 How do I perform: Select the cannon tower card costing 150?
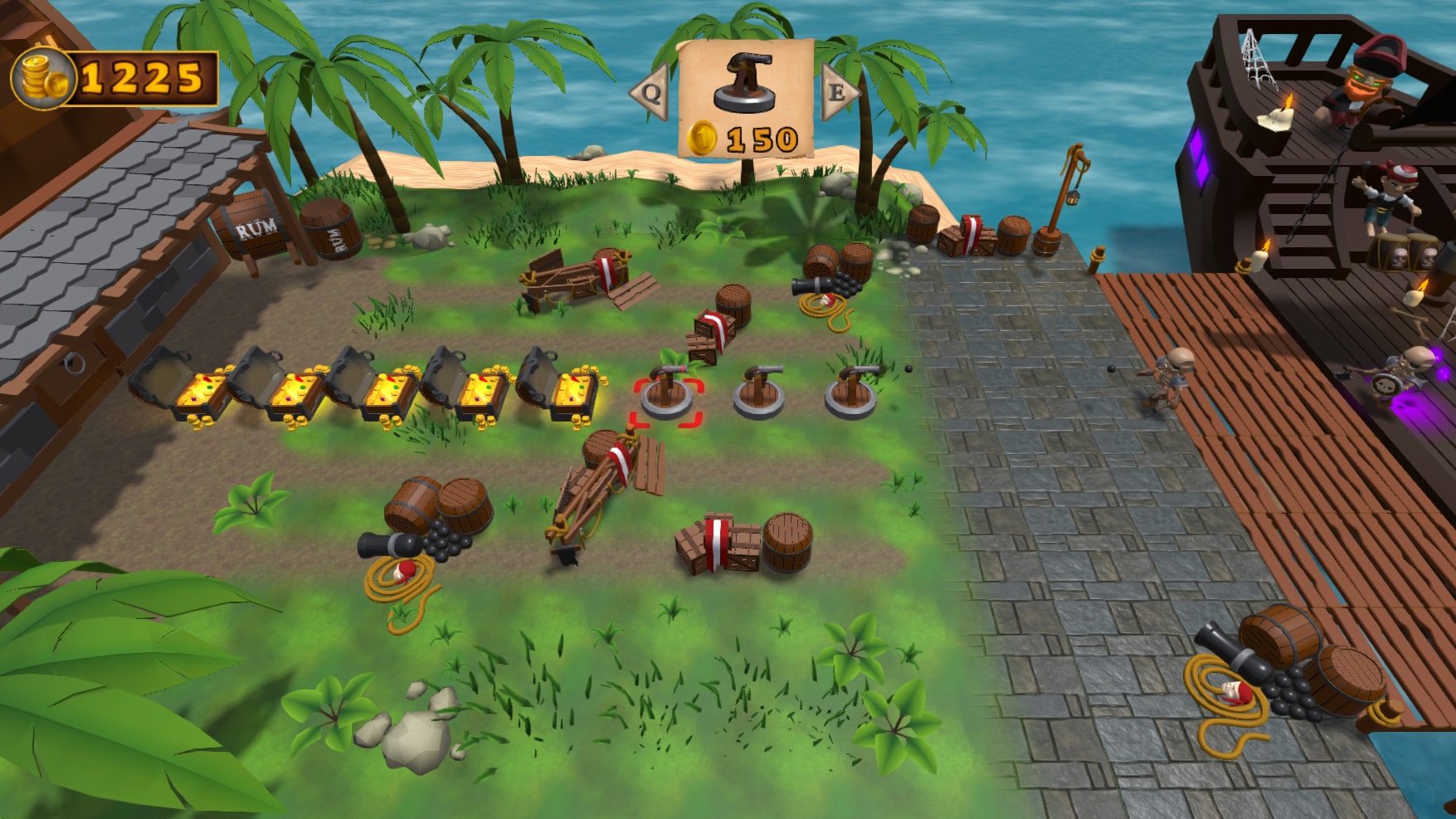pos(744,100)
